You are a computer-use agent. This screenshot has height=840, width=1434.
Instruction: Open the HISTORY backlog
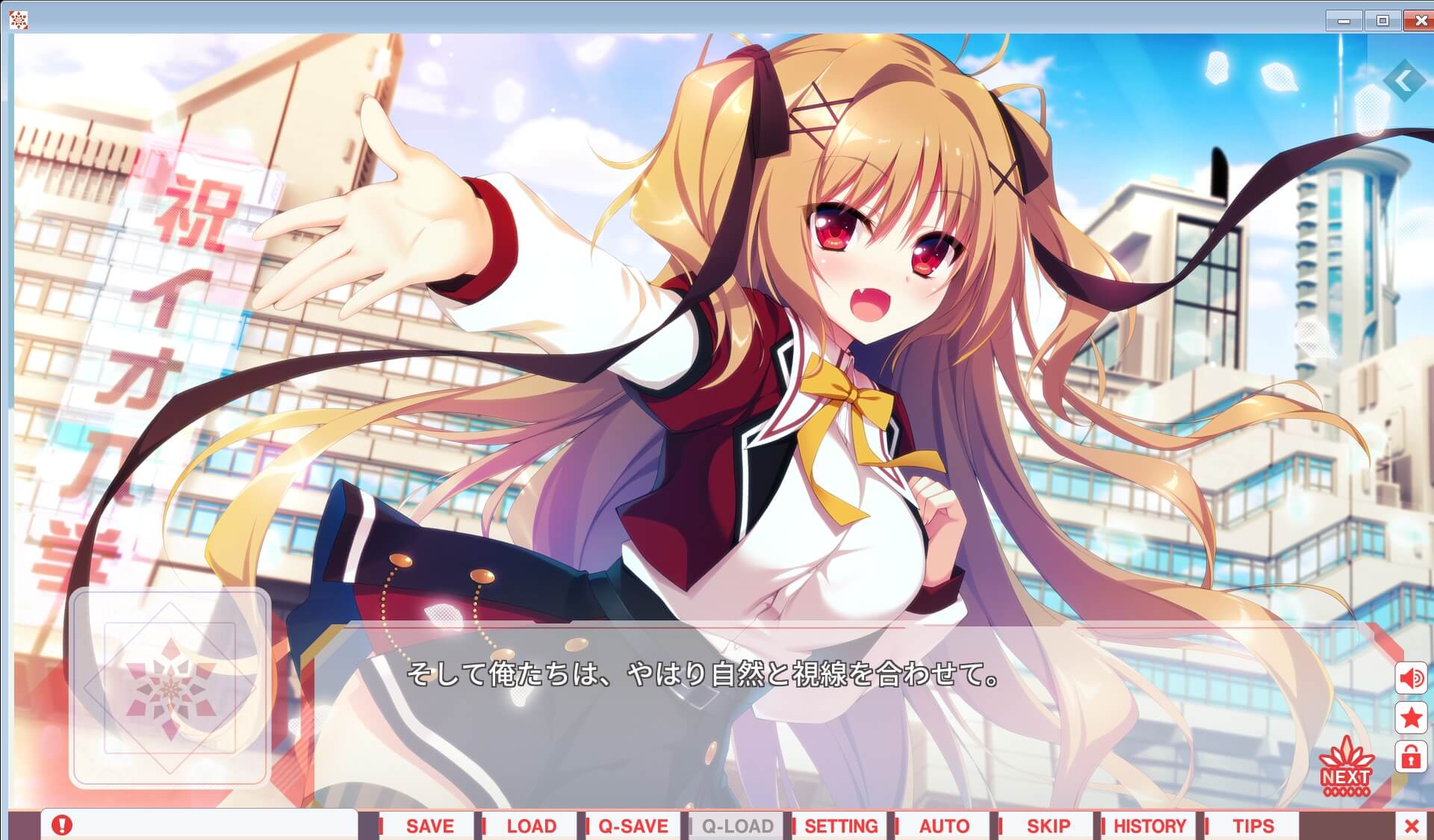tap(1149, 826)
